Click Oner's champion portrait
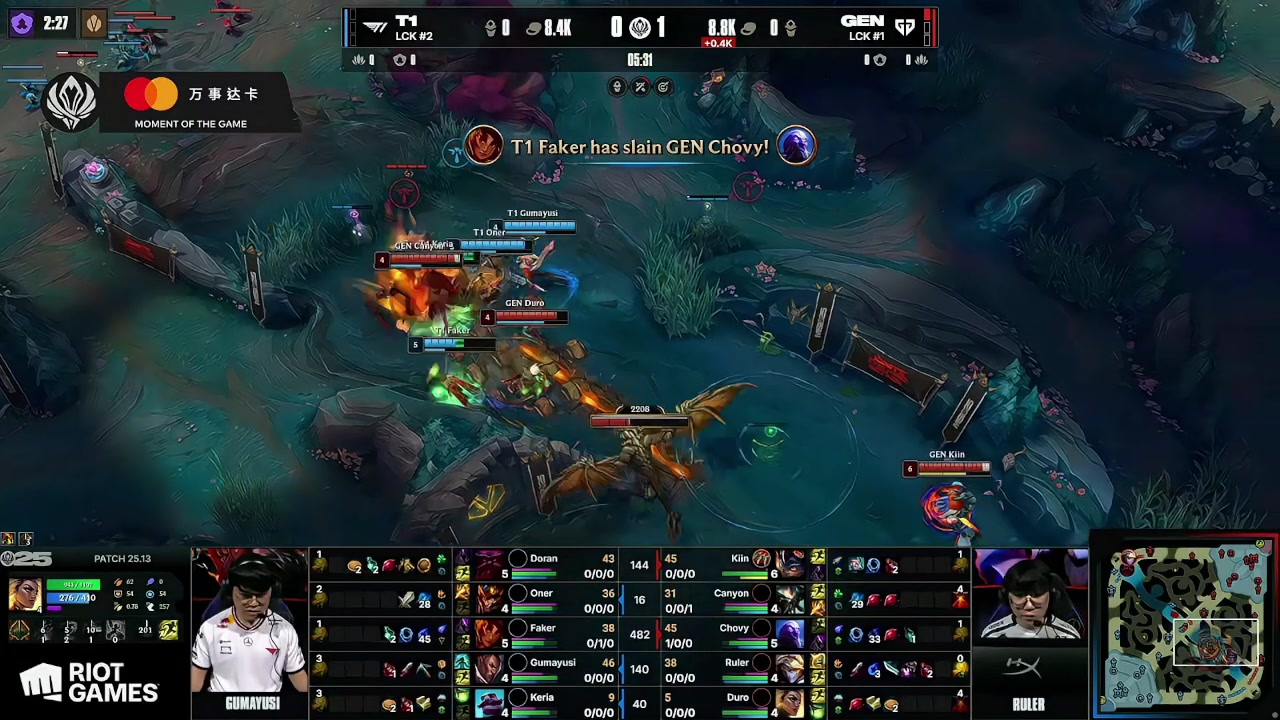This screenshot has height=720, width=1280. pos(489,600)
